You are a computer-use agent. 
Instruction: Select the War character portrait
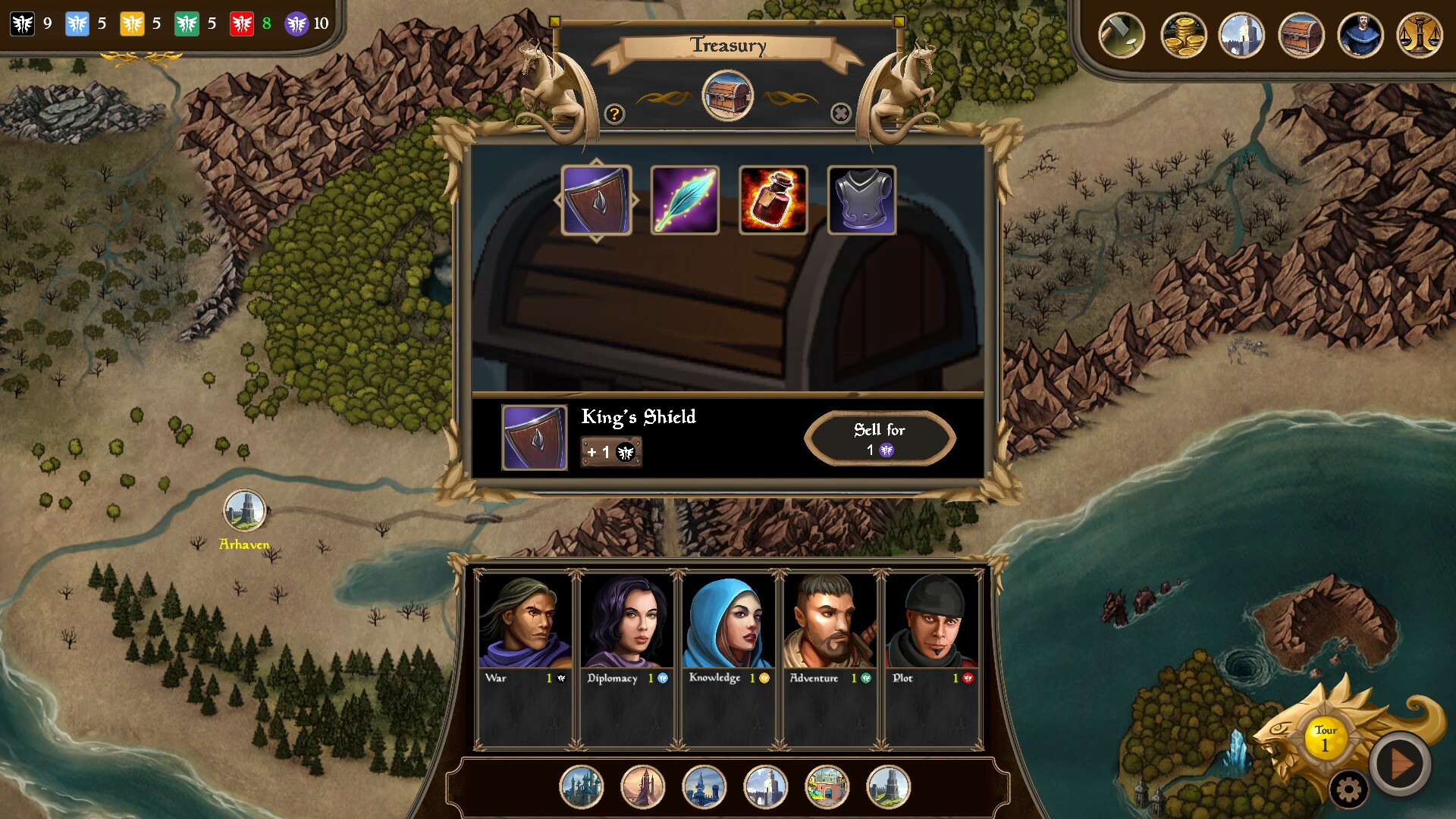pos(523,622)
